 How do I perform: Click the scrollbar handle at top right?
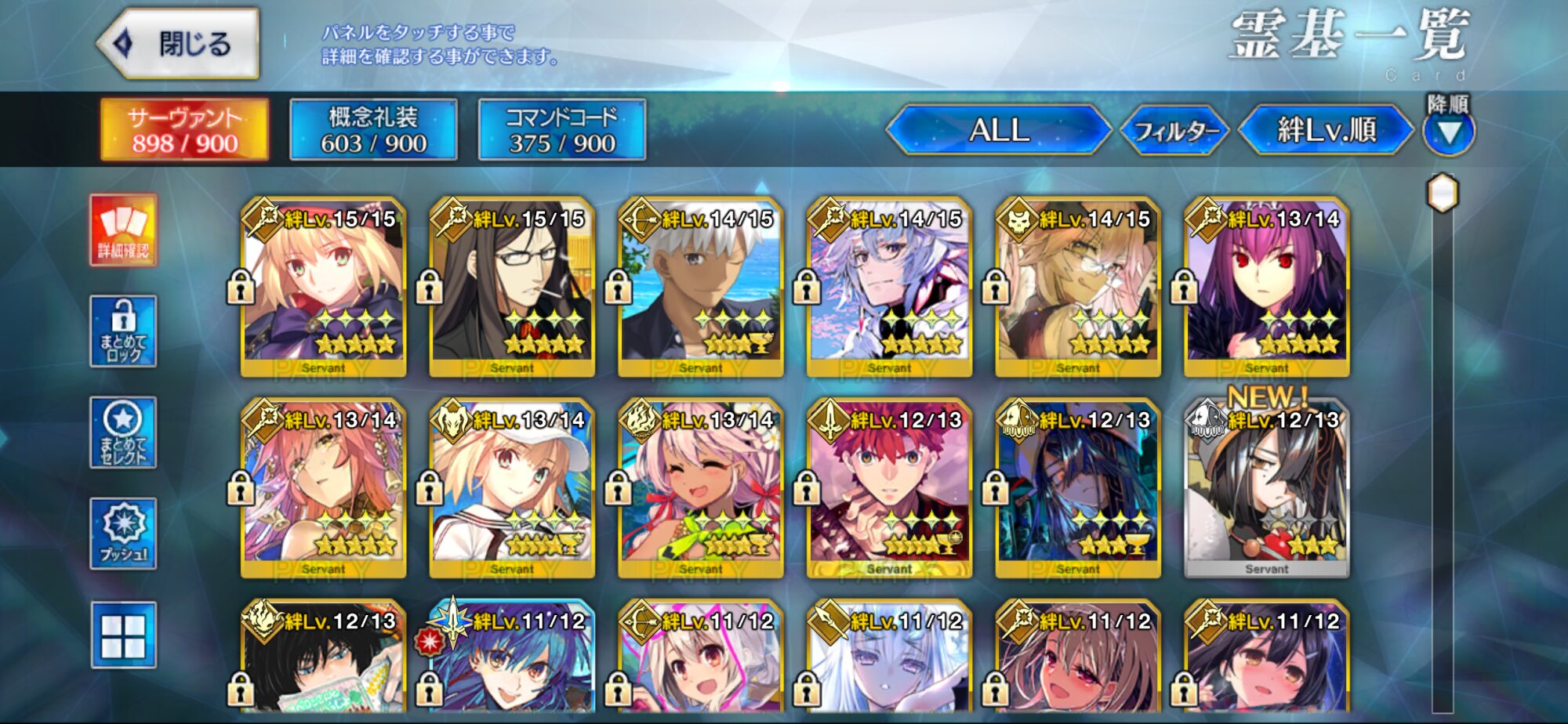pyautogui.click(x=1443, y=193)
